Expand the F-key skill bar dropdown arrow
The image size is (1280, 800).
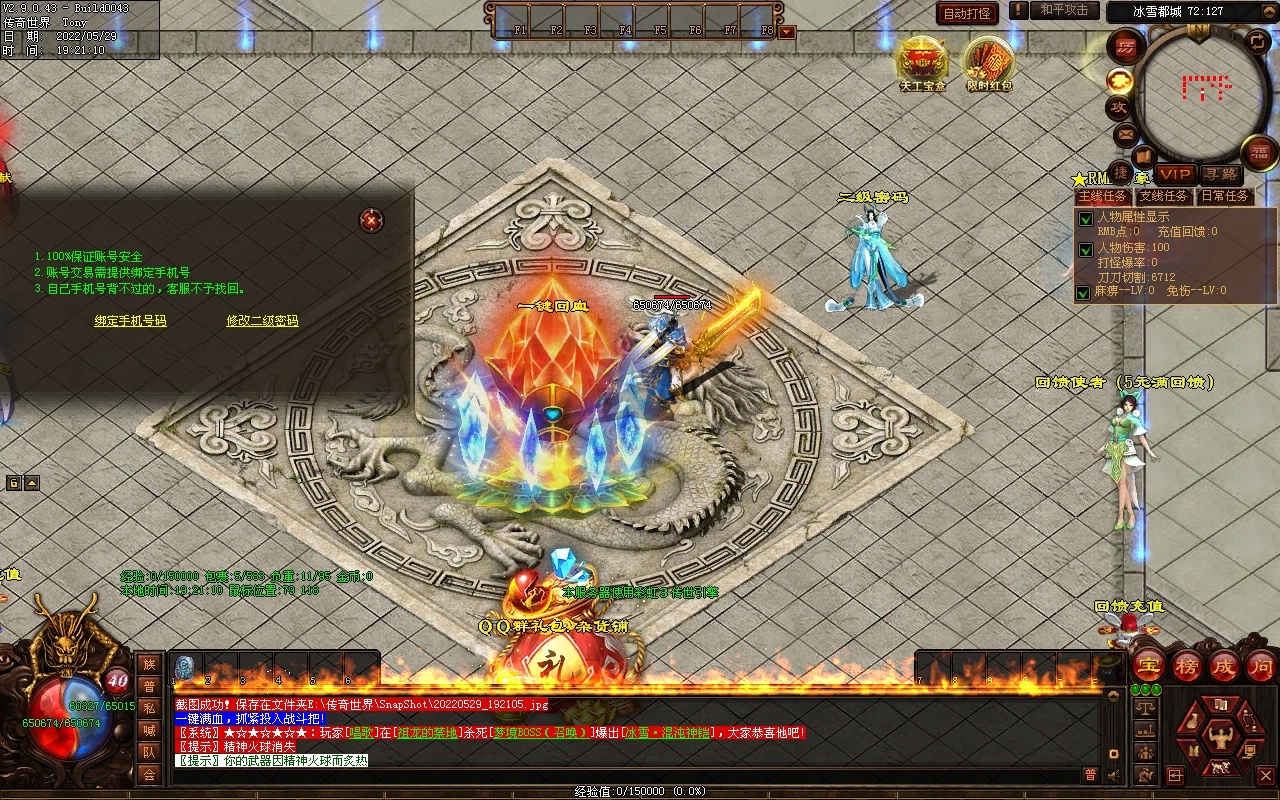787,32
